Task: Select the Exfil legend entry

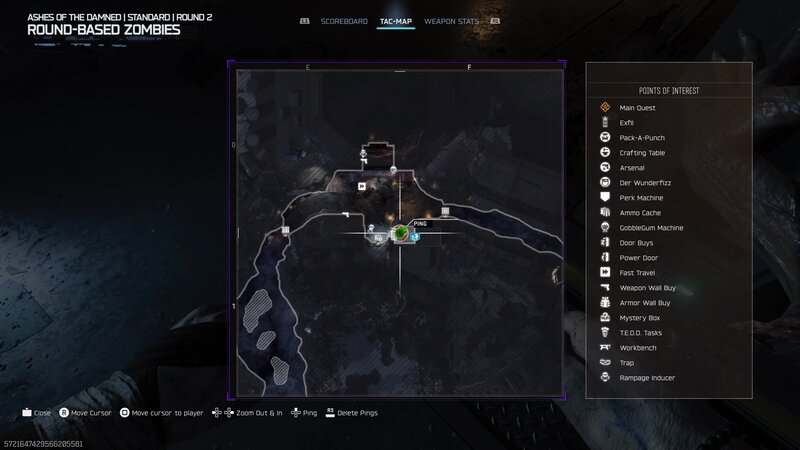Action: tap(627, 123)
